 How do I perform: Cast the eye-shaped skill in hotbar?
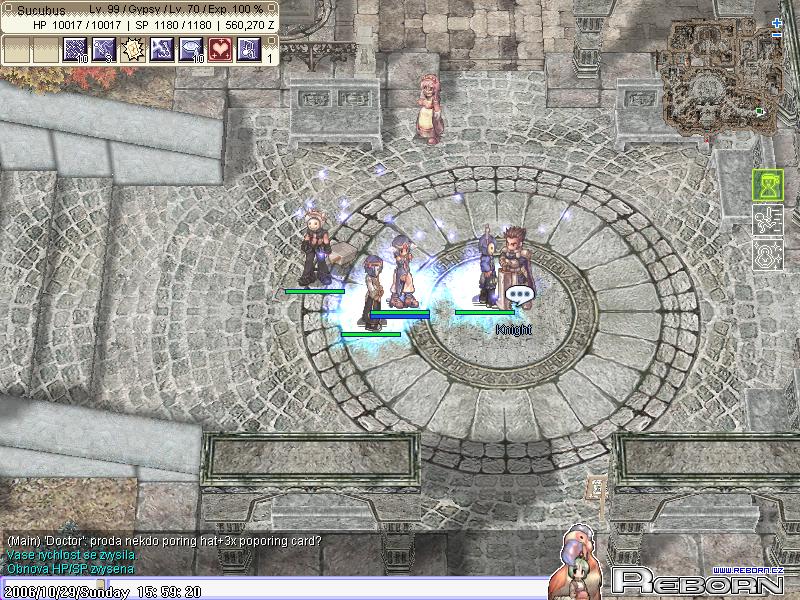pos(191,50)
